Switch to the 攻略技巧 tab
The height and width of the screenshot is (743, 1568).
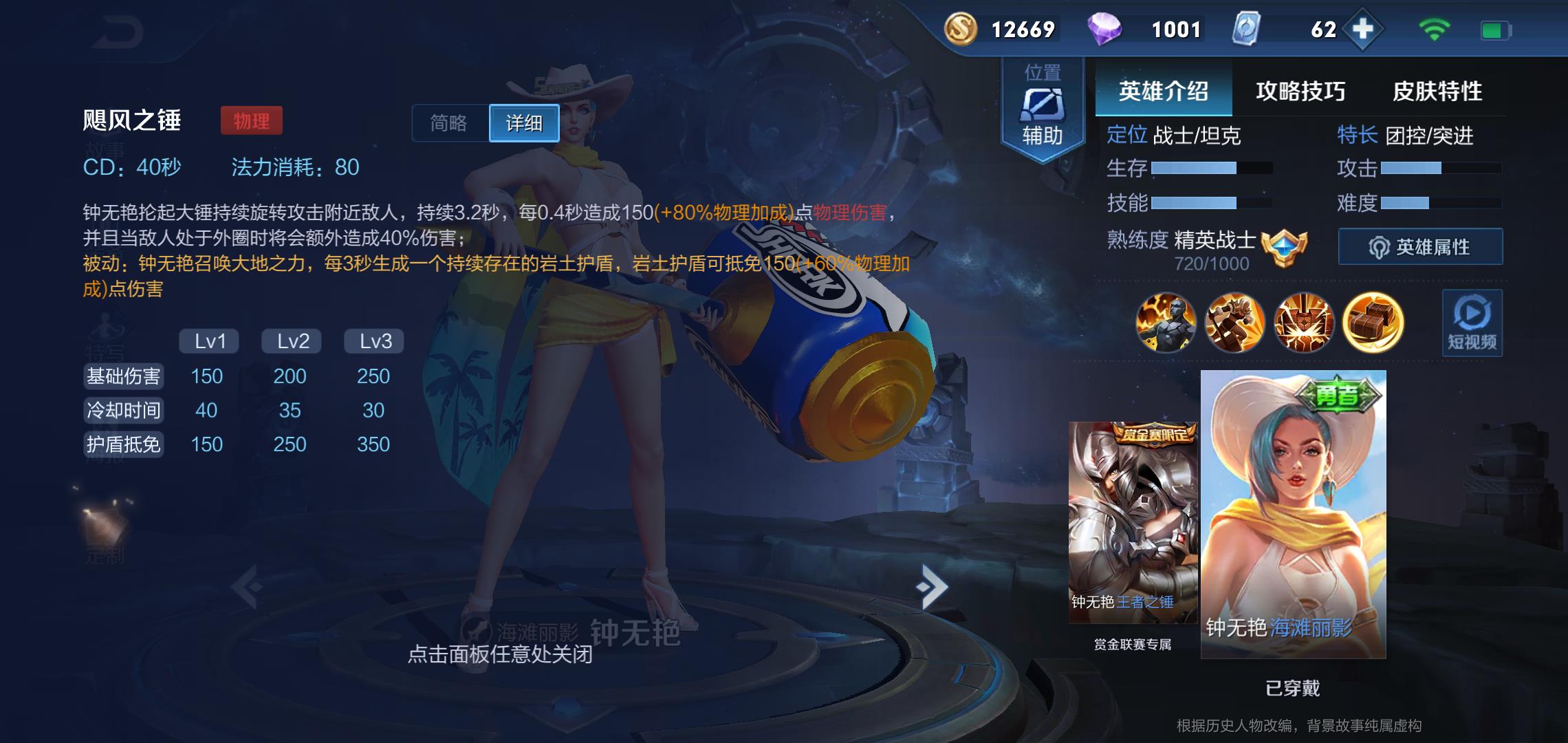1300,91
